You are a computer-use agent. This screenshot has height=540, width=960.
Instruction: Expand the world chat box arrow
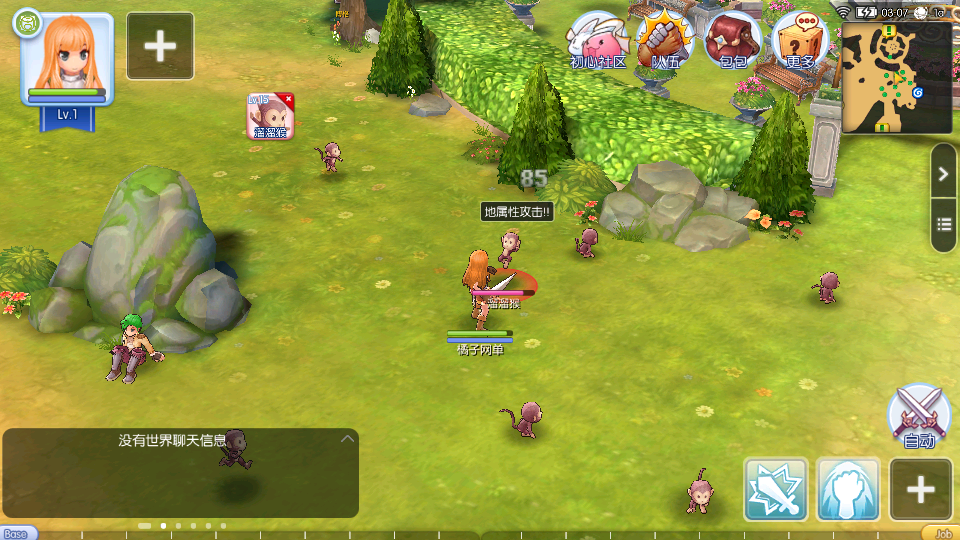tap(347, 438)
